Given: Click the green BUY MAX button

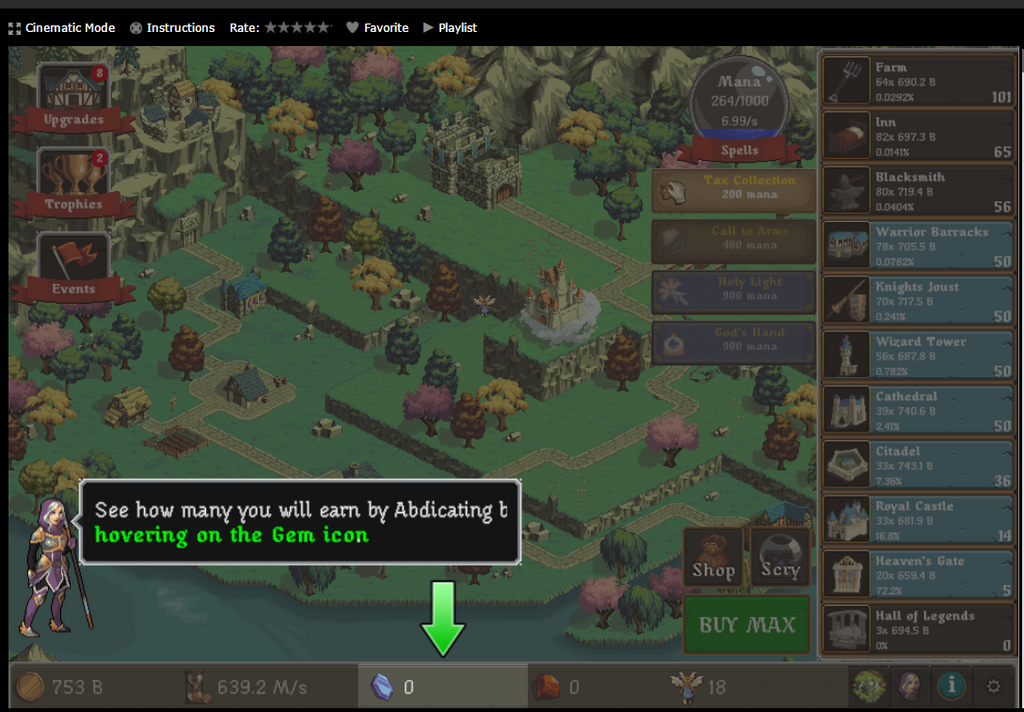Looking at the screenshot, I should 747,625.
